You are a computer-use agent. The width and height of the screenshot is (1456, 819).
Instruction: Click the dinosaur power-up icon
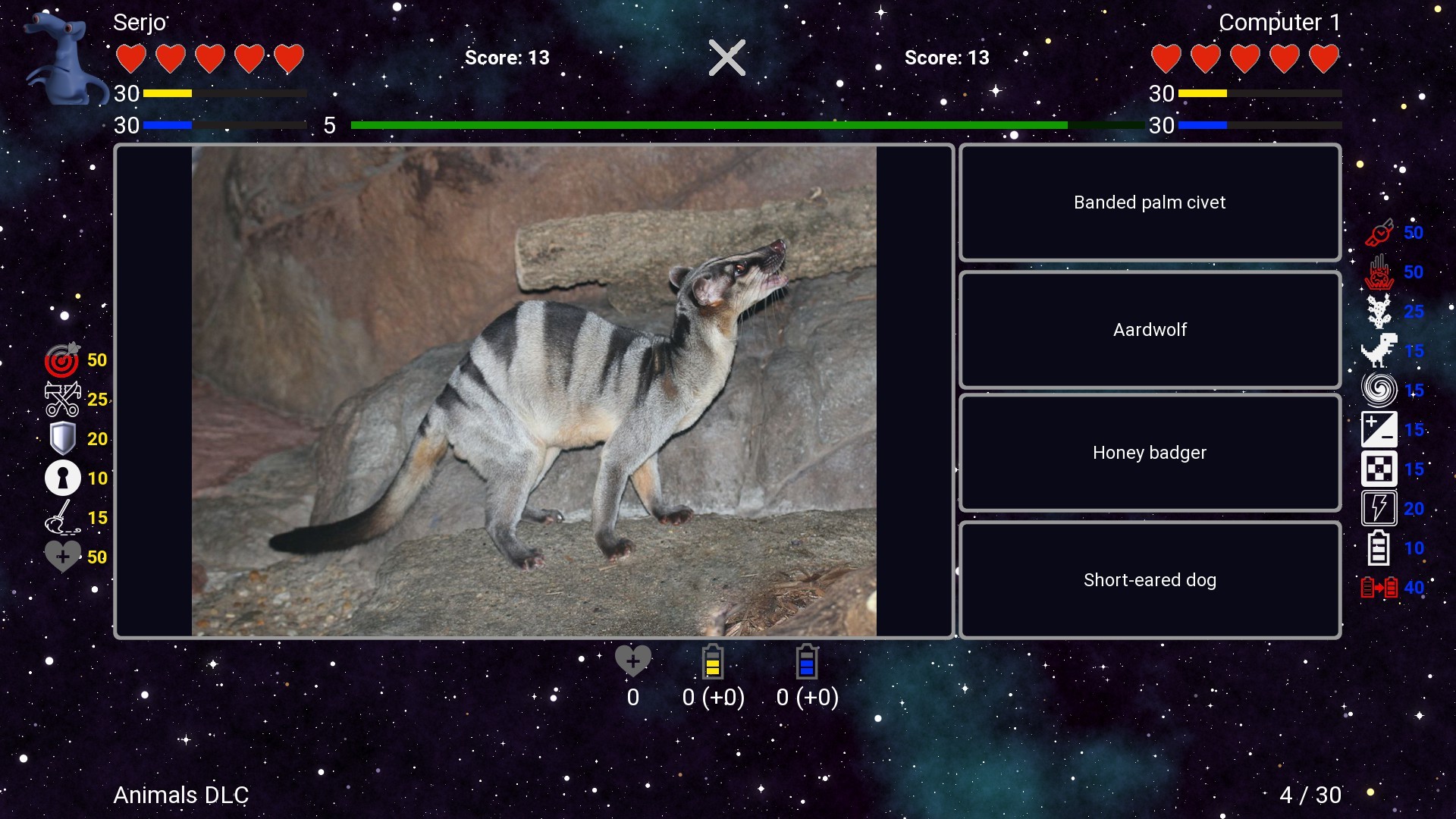point(1379,350)
